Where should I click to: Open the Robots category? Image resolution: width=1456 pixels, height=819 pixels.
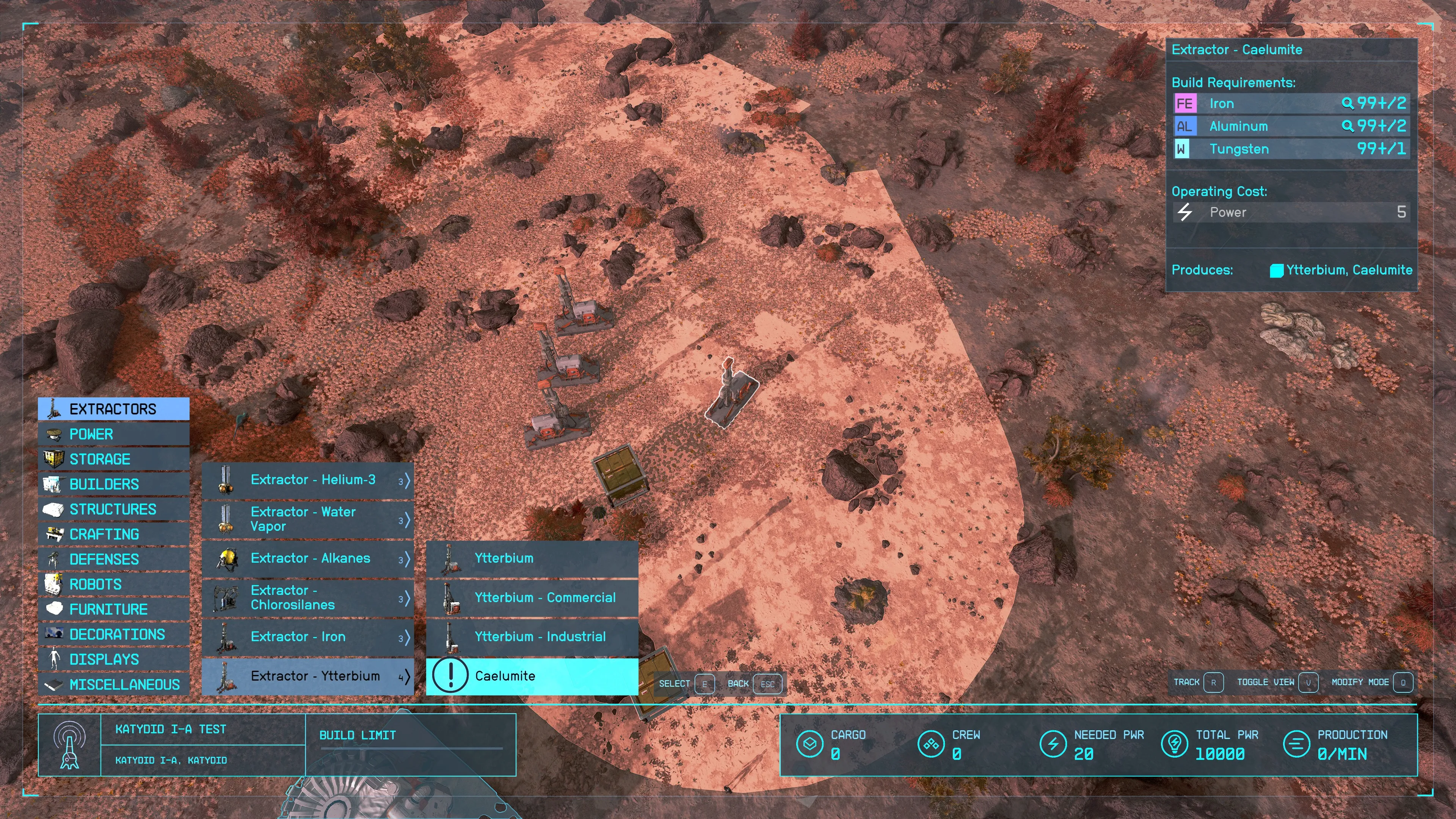pyautogui.click(x=113, y=584)
